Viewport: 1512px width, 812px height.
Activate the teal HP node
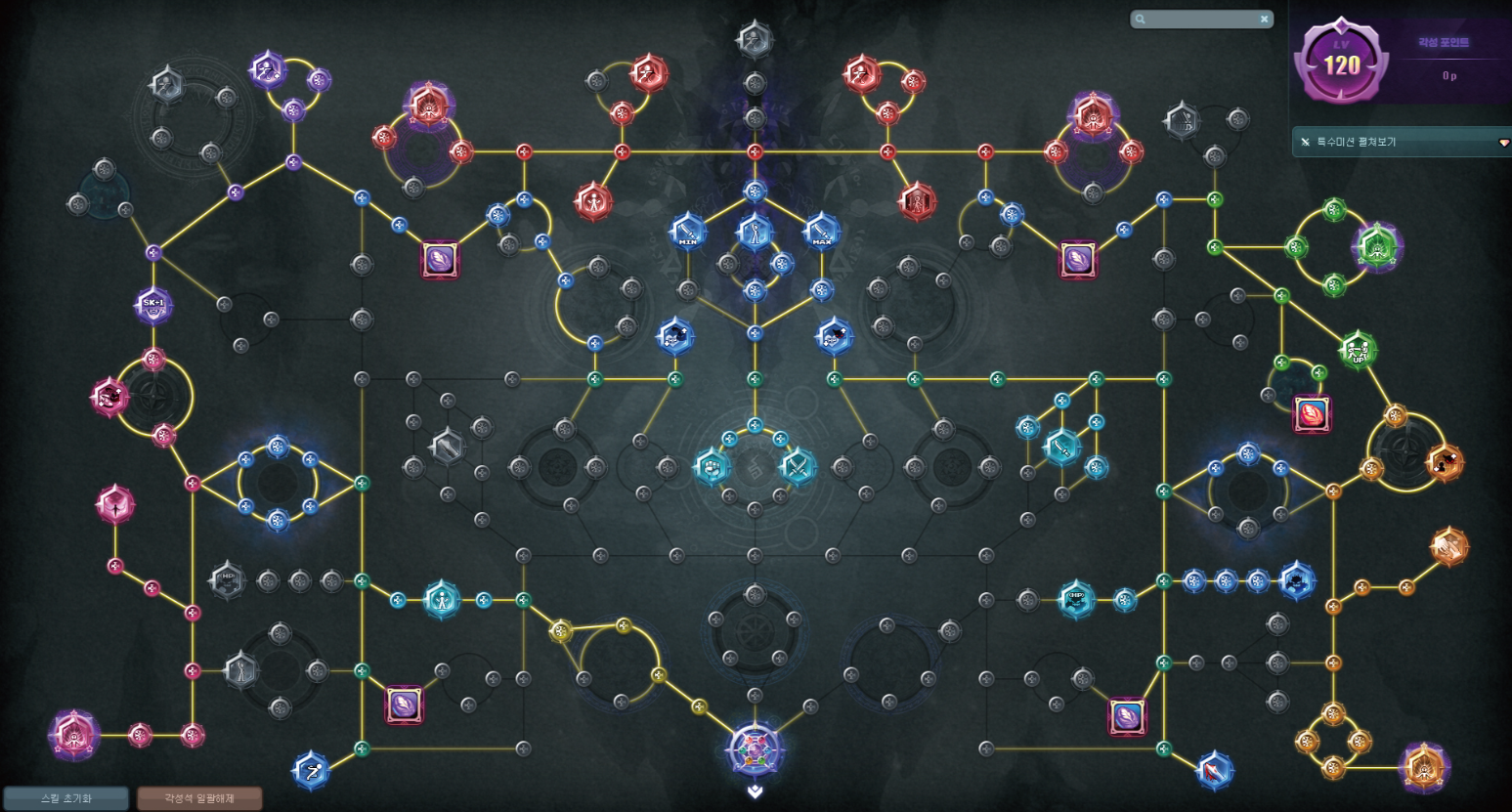[x=1076, y=598]
